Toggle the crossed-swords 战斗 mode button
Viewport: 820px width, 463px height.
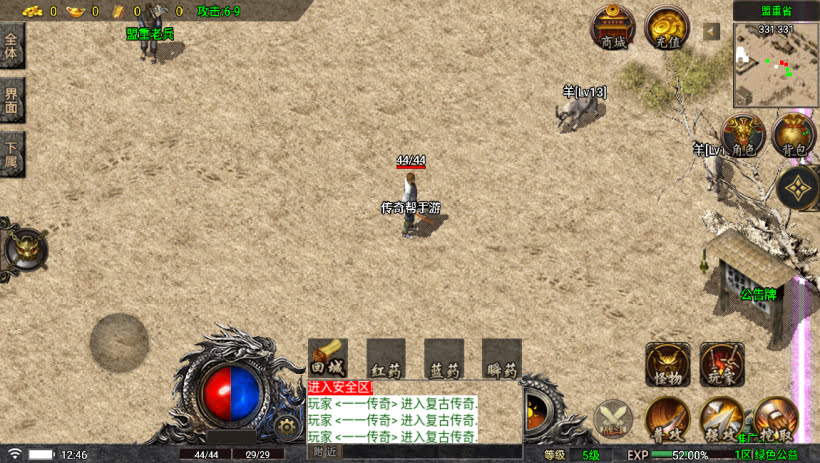[x=613, y=419]
